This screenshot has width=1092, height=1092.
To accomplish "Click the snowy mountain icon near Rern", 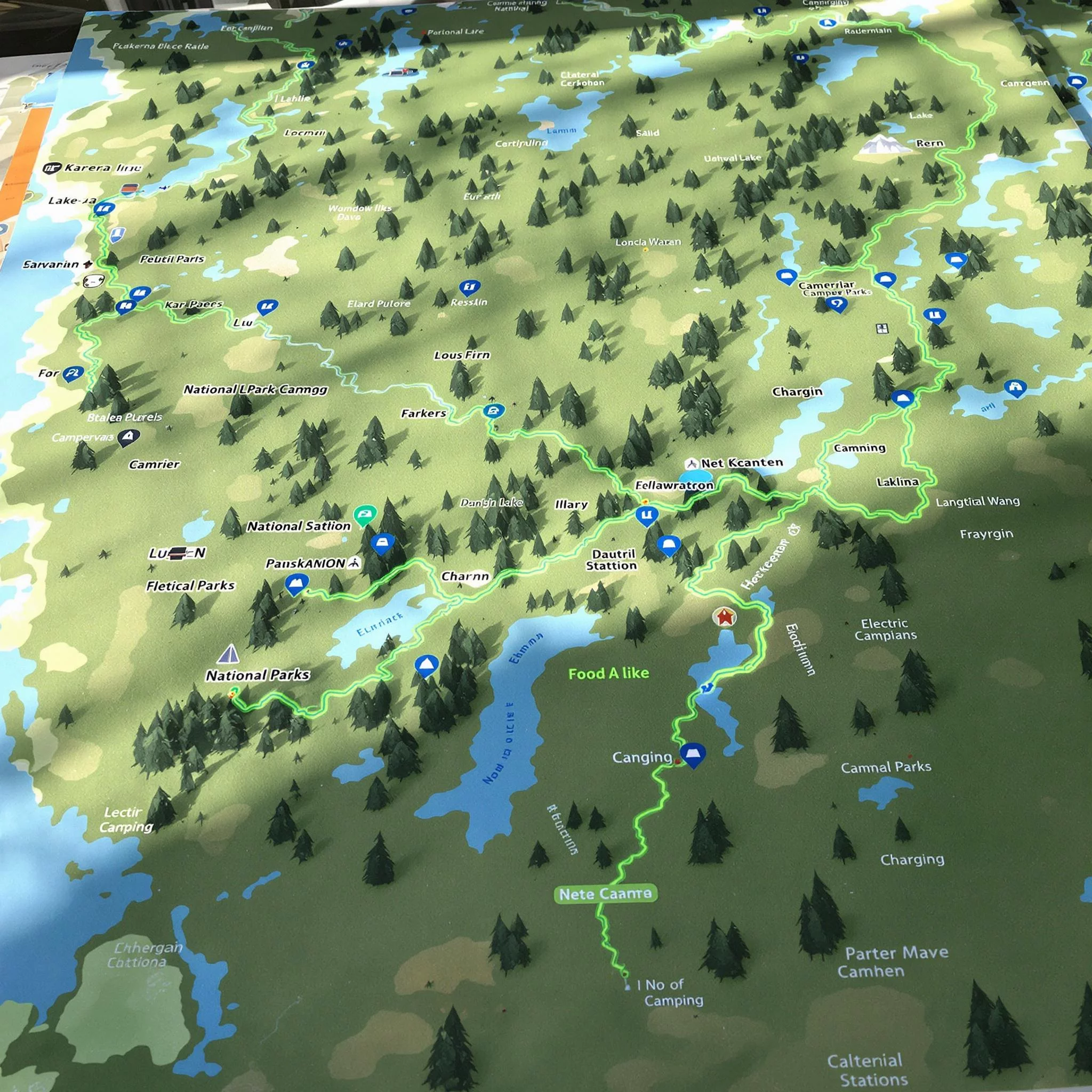I will pos(882,144).
